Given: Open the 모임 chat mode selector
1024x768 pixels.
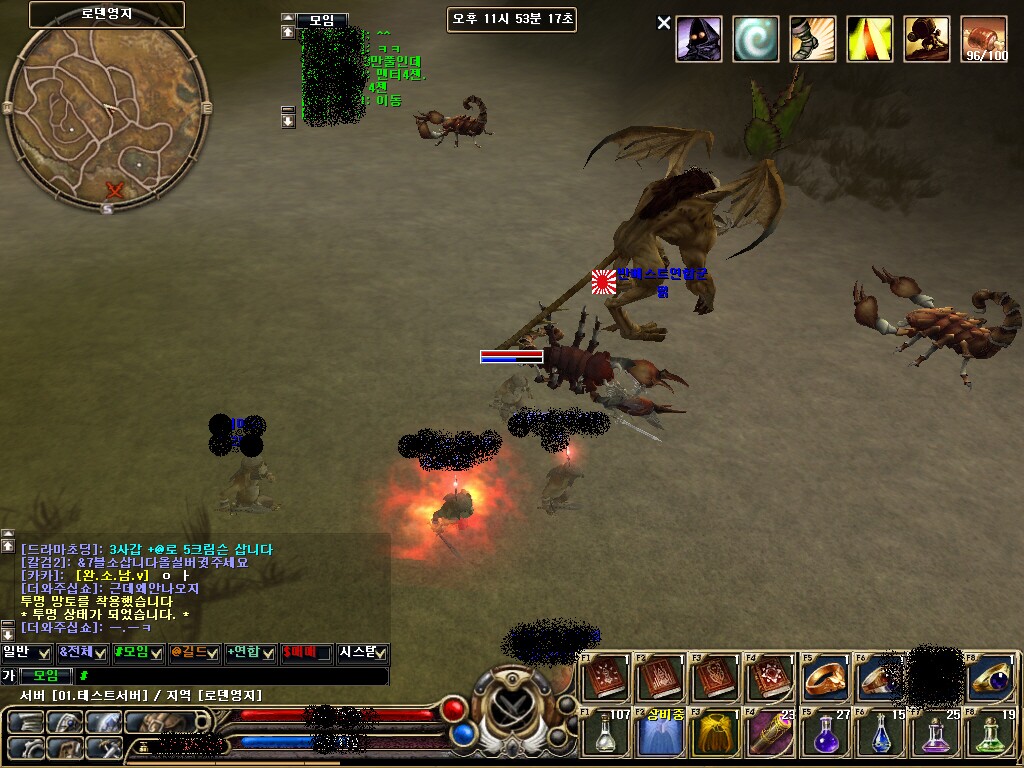Looking at the screenshot, I should point(46,676).
